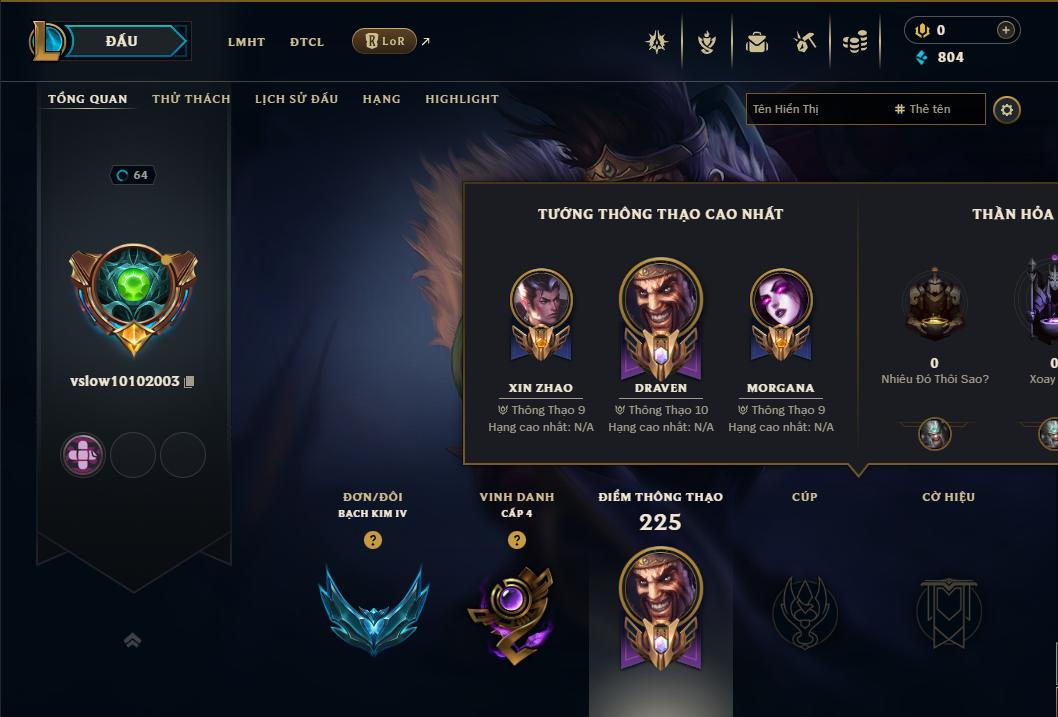Image resolution: width=1058 pixels, height=717 pixels.
Task: Open the backpack collection icon
Action: pos(757,42)
